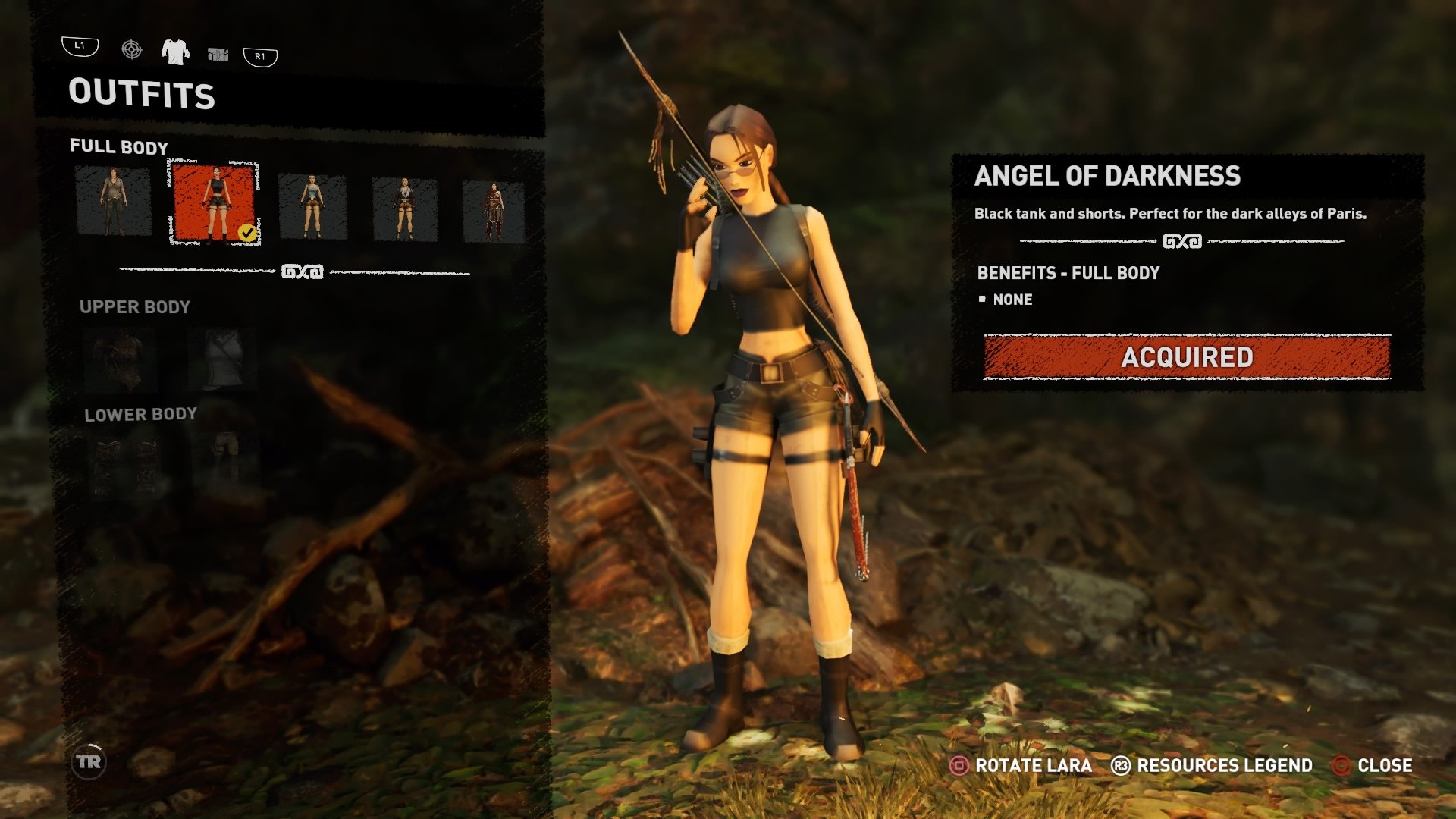Select the white tank top upper body

pos(223,359)
